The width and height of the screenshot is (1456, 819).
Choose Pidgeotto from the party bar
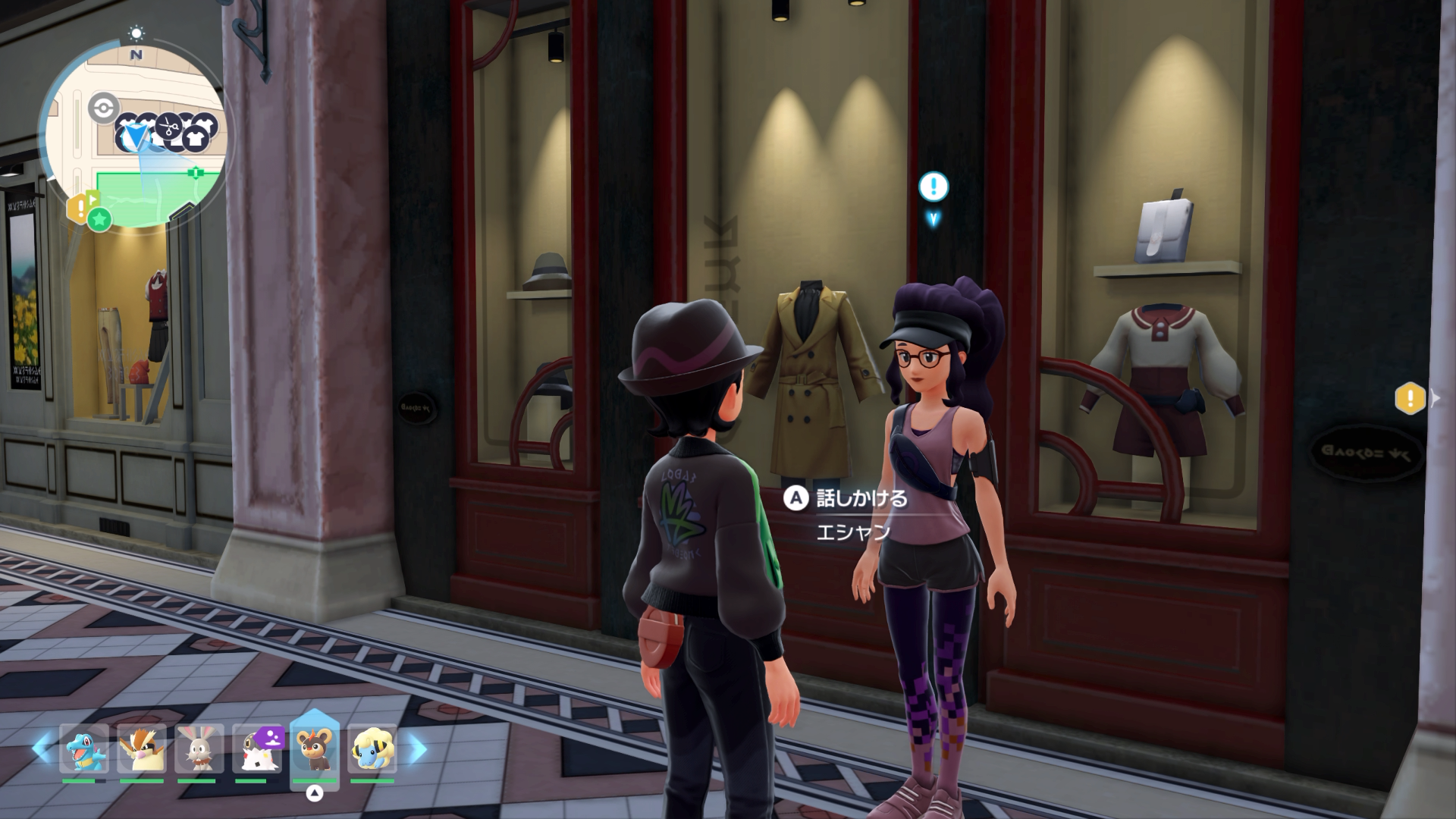point(142,748)
